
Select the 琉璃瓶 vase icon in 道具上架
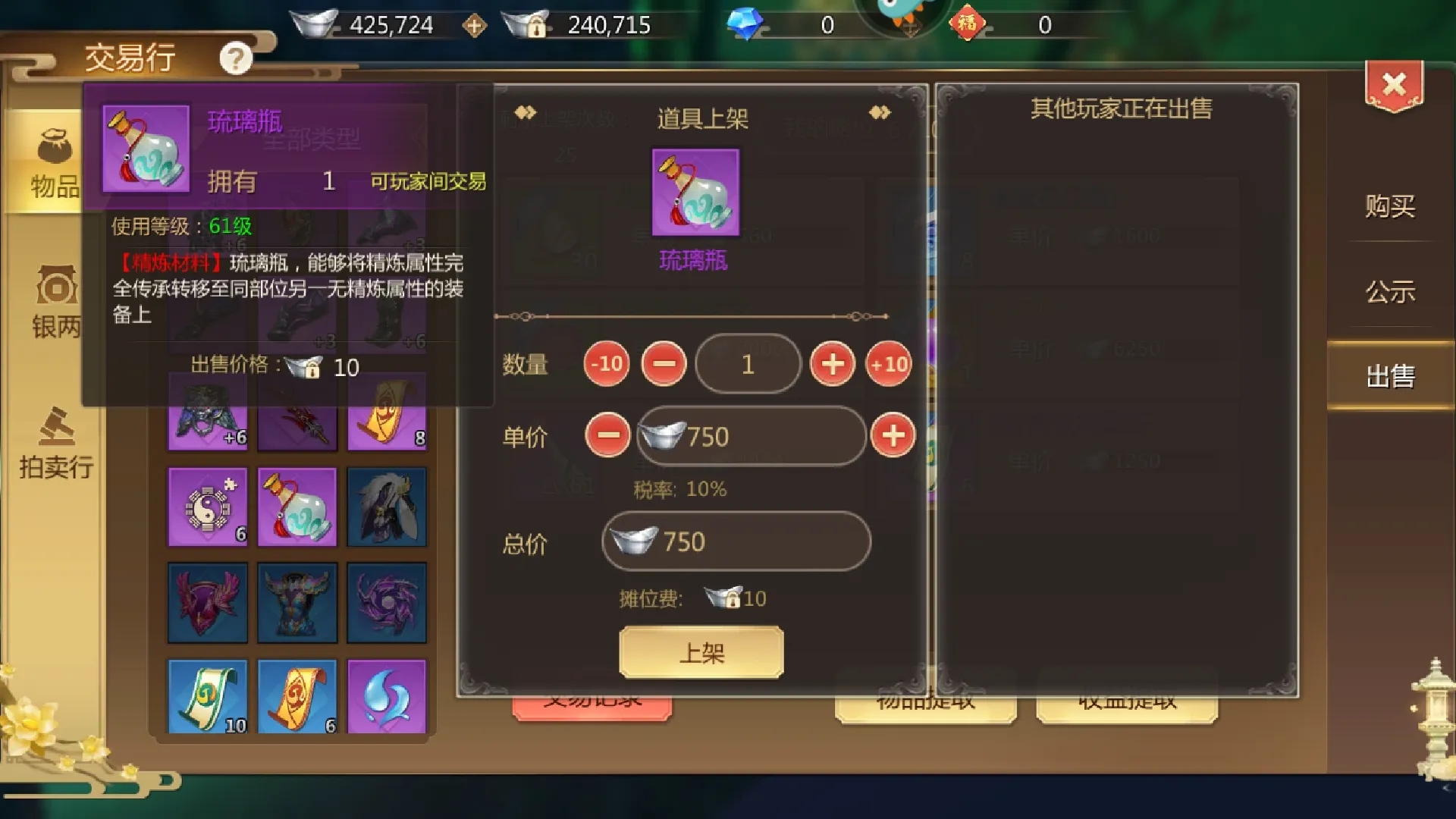pos(695,193)
